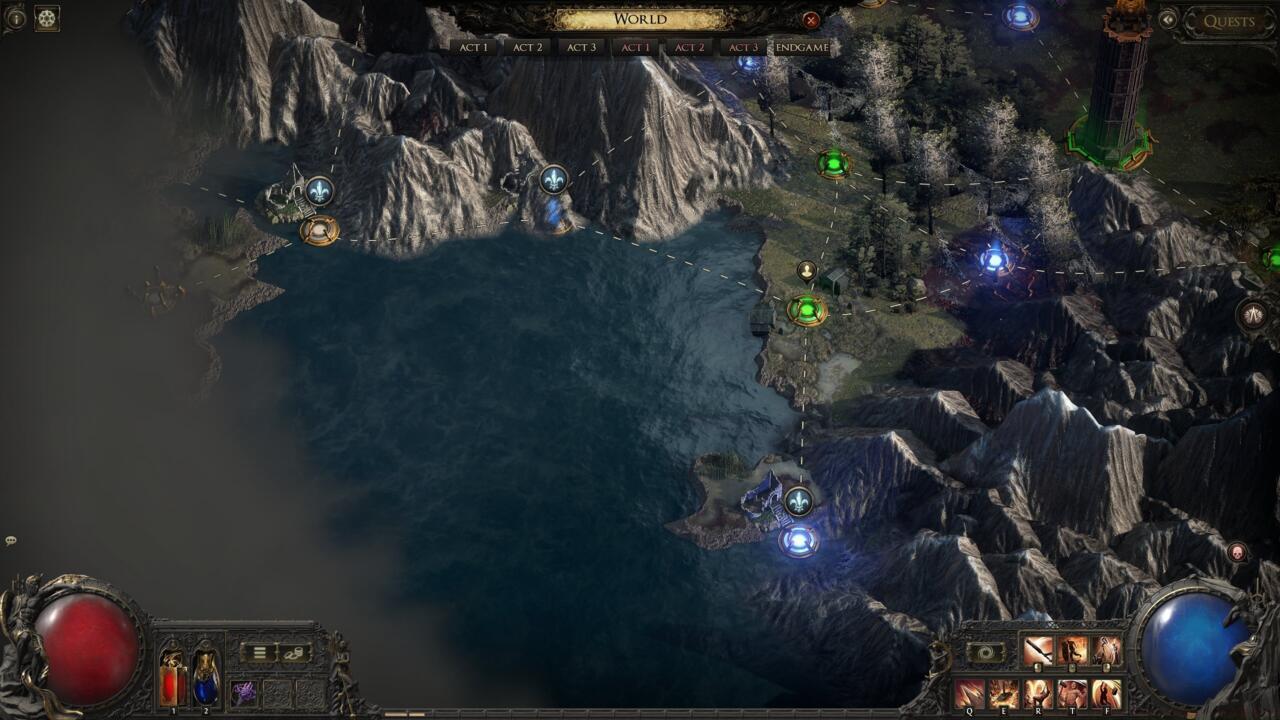Select the green quest marker in the middle settlement
This screenshot has height=720, width=1280.
[x=806, y=310]
